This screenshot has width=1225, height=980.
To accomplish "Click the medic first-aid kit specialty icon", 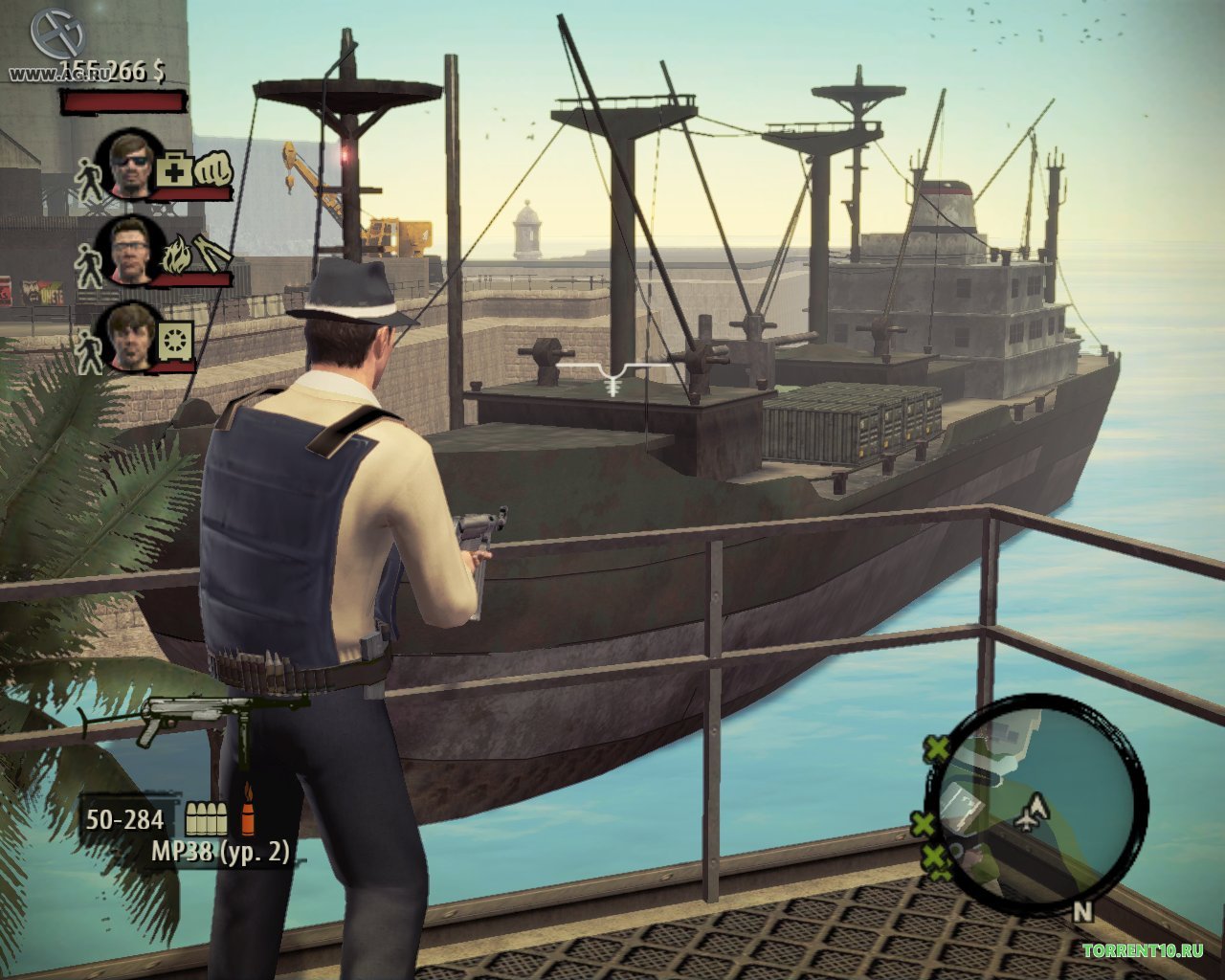I will coord(173,171).
